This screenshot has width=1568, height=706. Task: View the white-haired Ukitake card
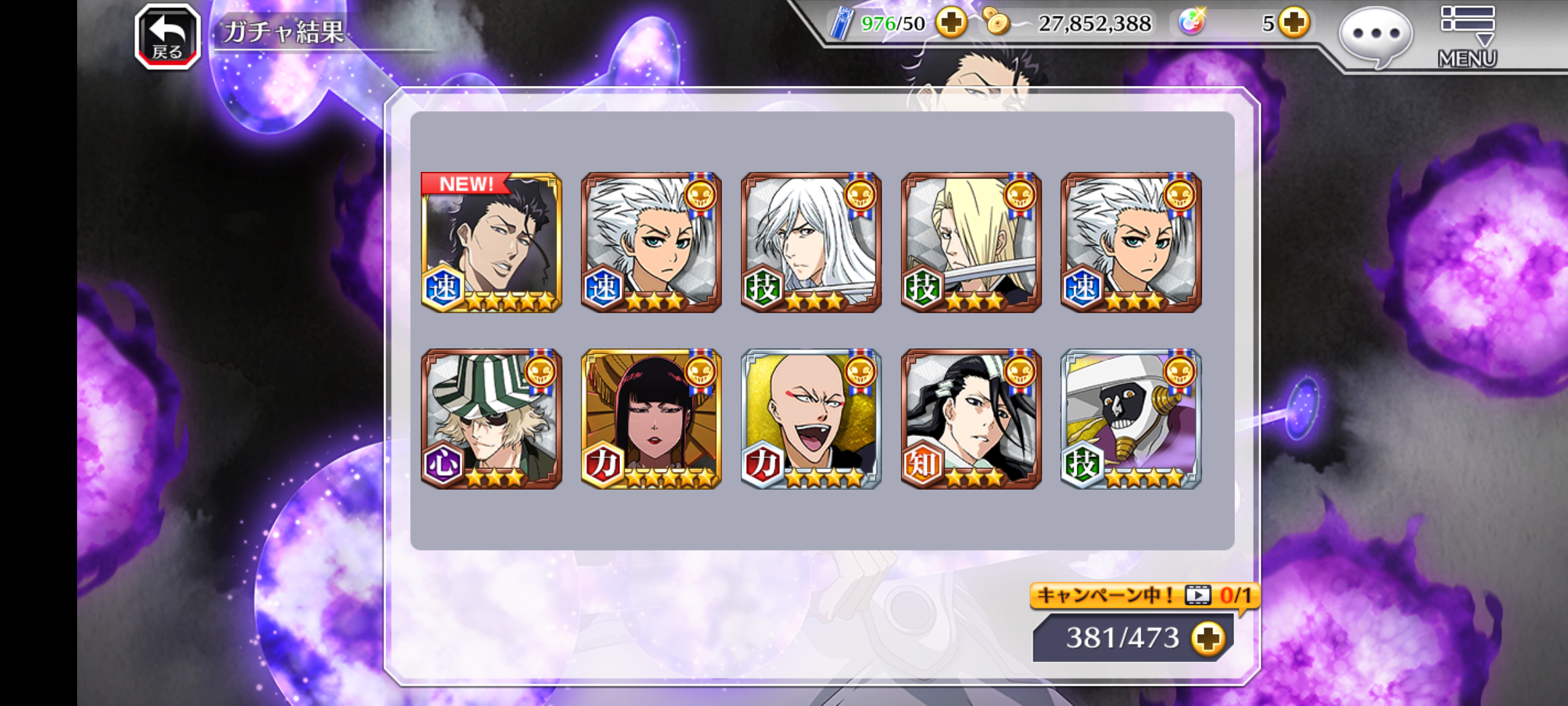[811, 243]
